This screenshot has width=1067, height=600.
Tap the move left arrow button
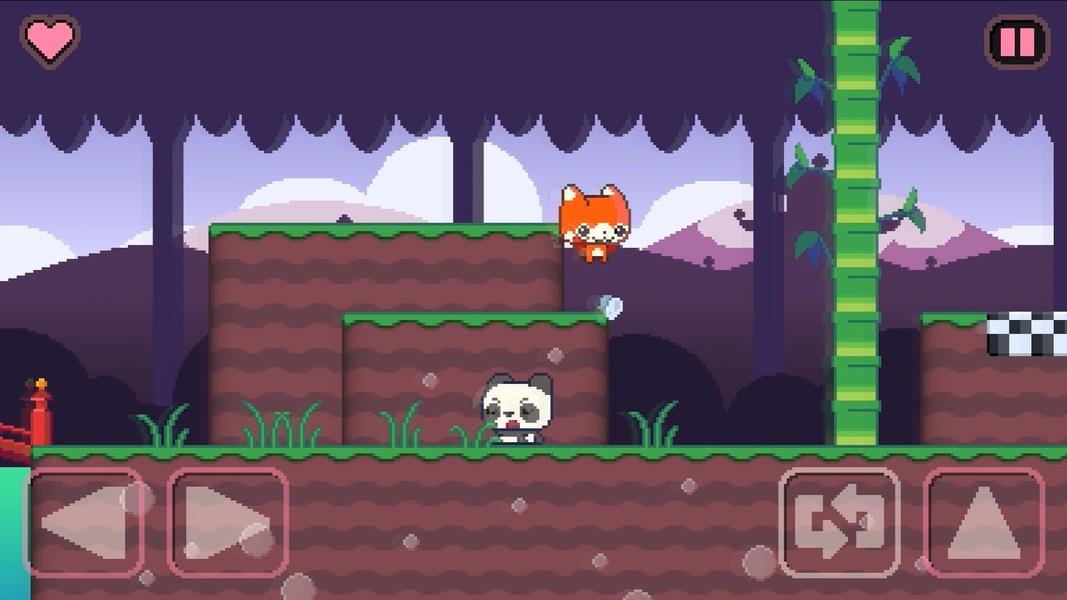tap(84, 523)
